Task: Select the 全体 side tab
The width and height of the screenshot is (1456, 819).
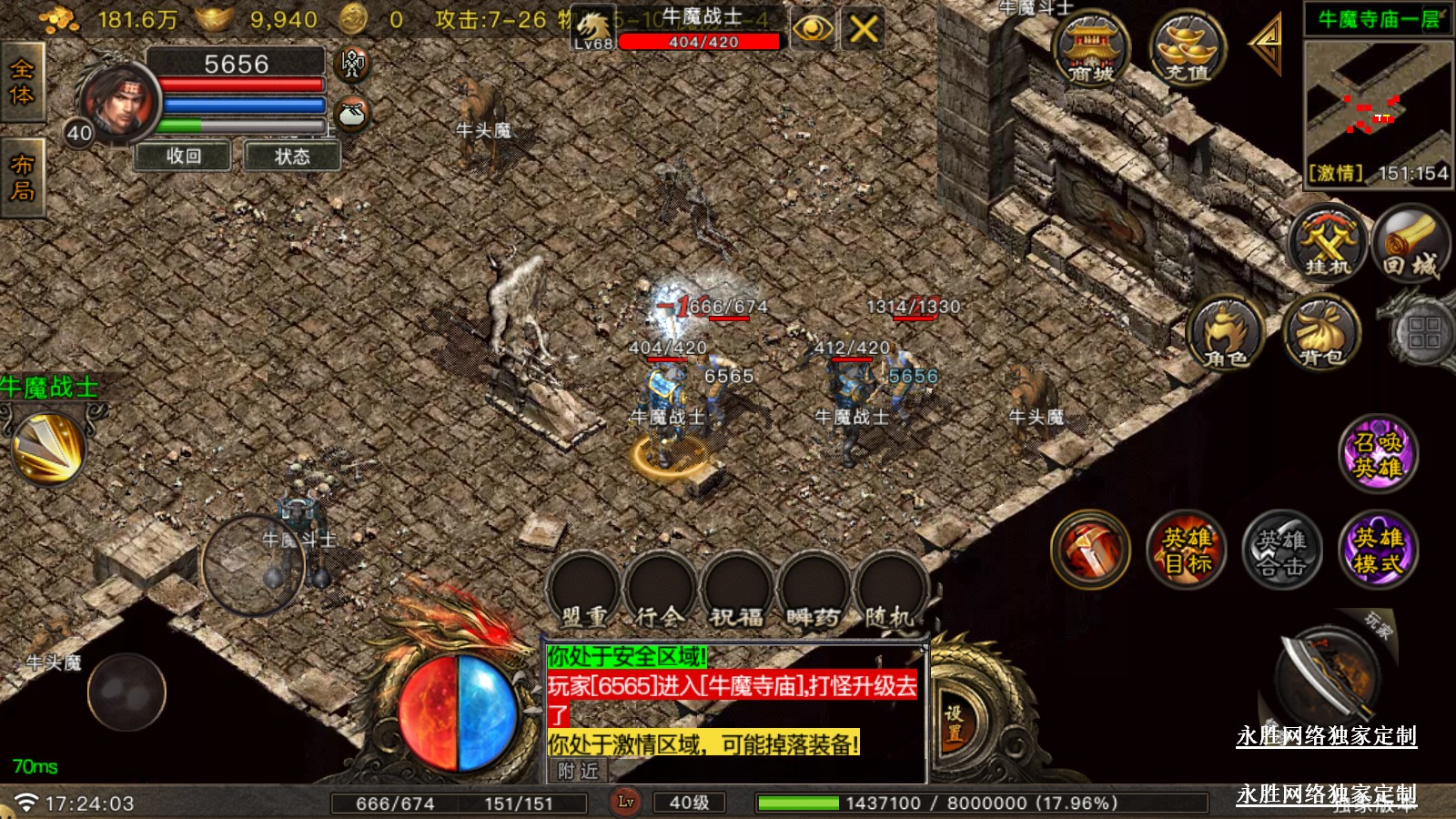Action: click(x=22, y=83)
